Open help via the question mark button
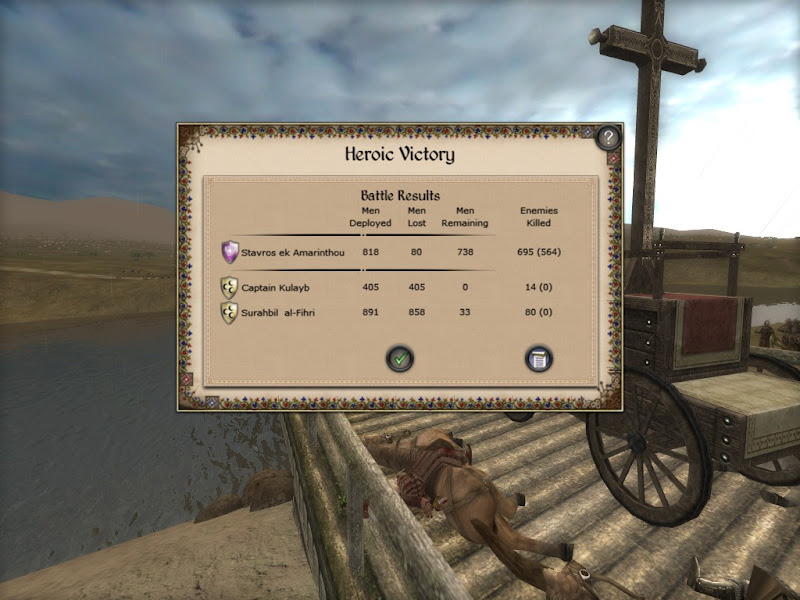800x600 pixels. click(x=608, y=138)
